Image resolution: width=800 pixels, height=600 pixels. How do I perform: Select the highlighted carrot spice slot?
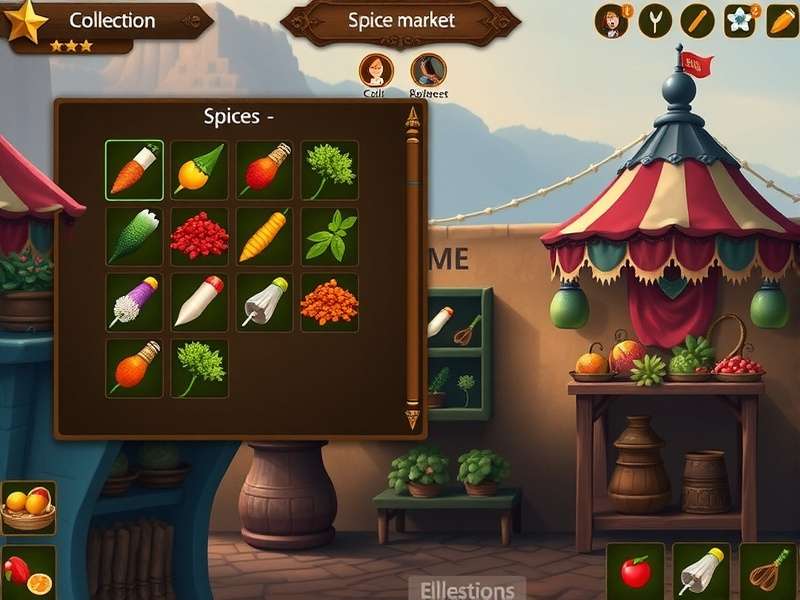pyautogui.click(x=134, y=170)
